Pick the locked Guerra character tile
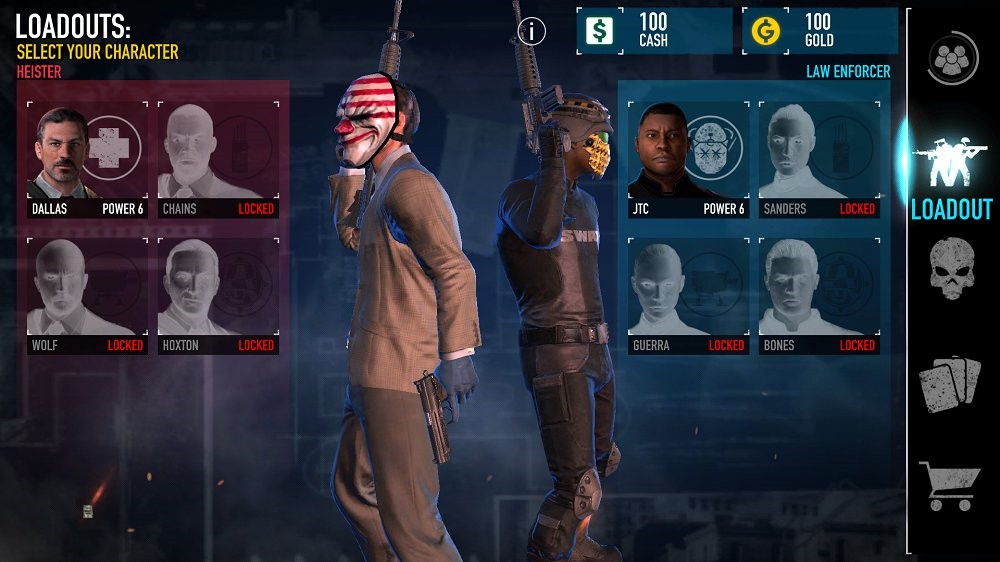The height and width of the screenshot is (562, 1000). tap(688, 296)
